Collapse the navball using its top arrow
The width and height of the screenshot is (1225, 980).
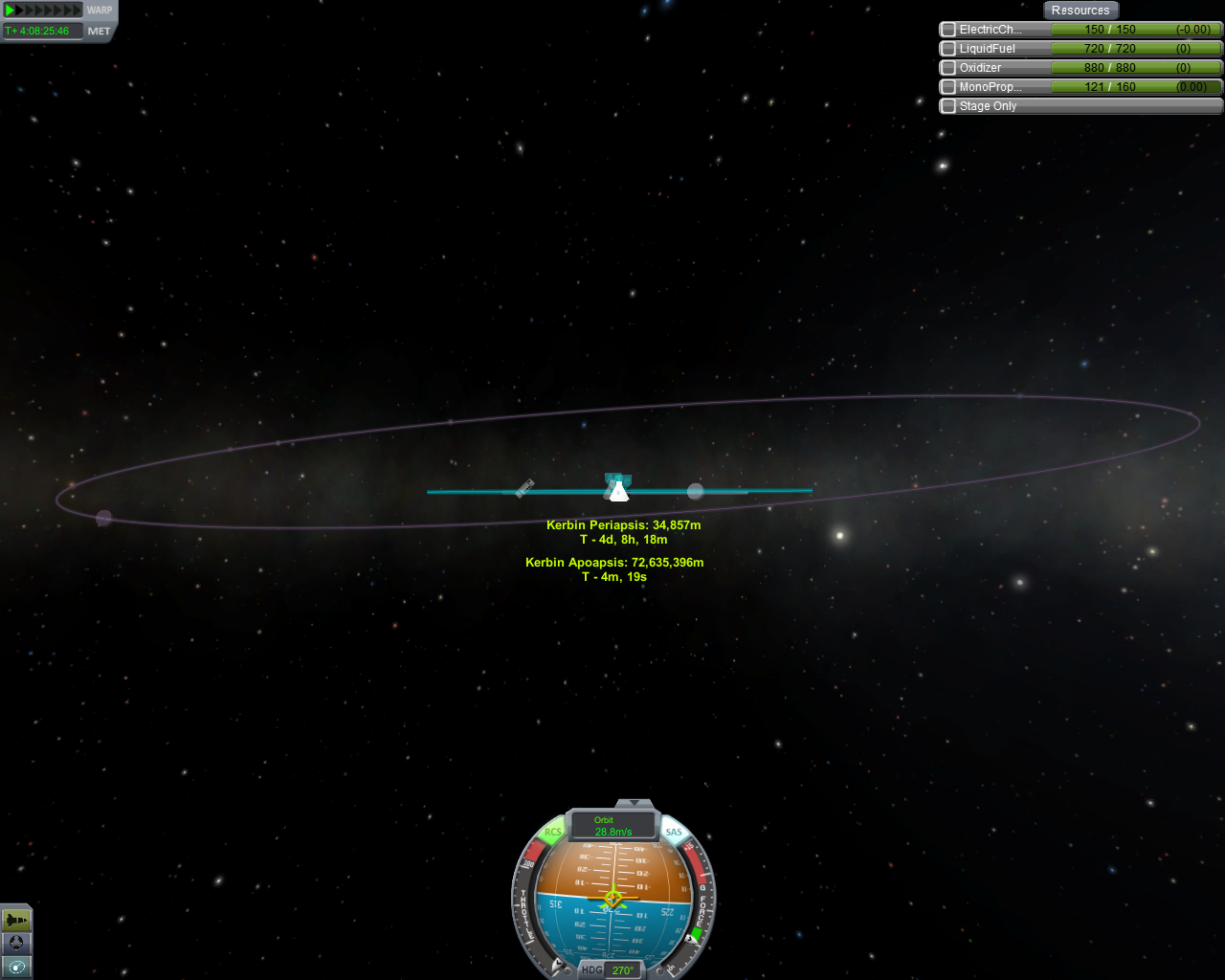pyautogui.click(x=634, y=803)
